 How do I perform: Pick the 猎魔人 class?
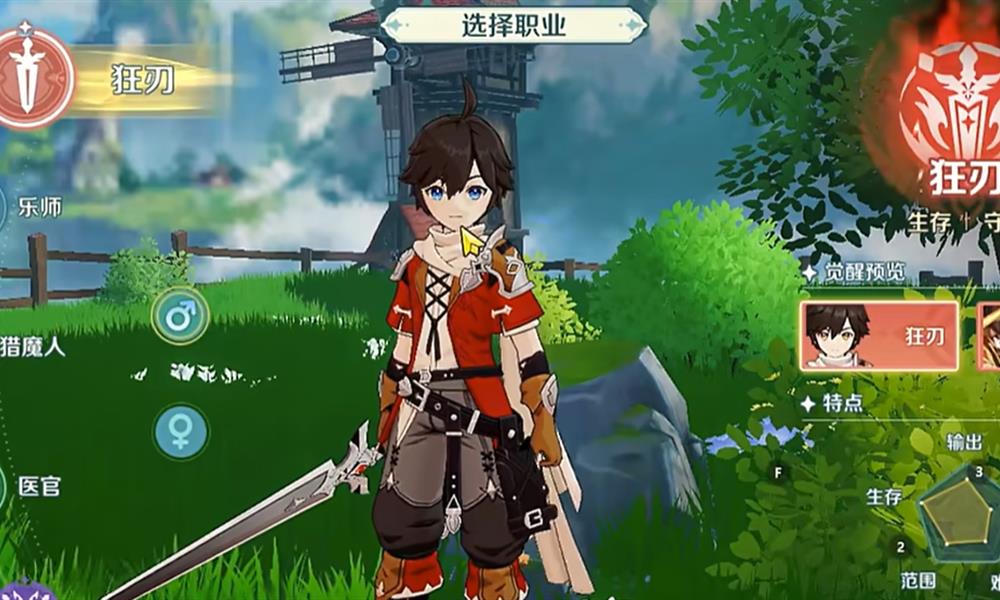(x=38, y=348)
